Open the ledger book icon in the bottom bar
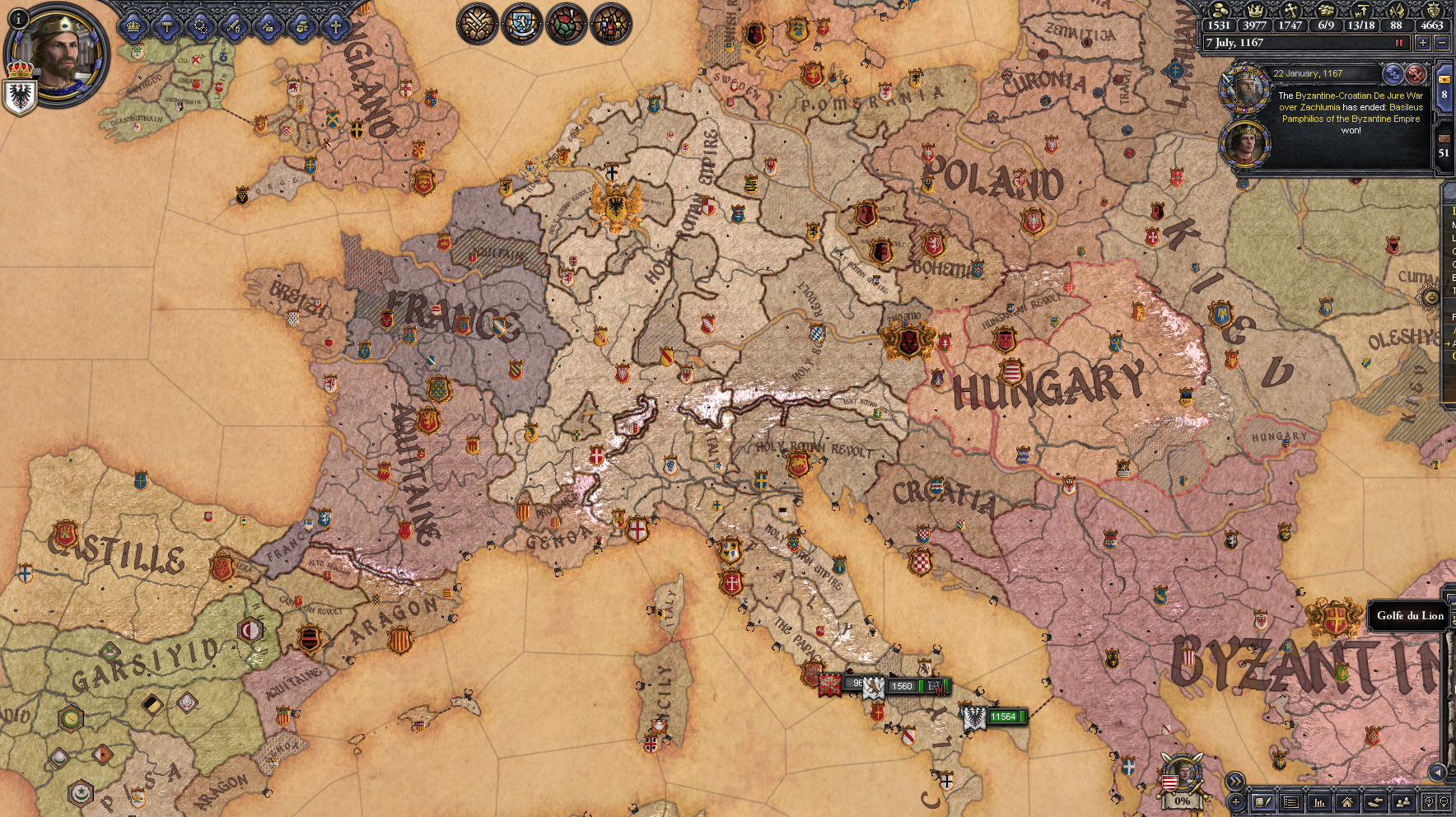The image size is (1456, 817). (x=1263, y=801)
